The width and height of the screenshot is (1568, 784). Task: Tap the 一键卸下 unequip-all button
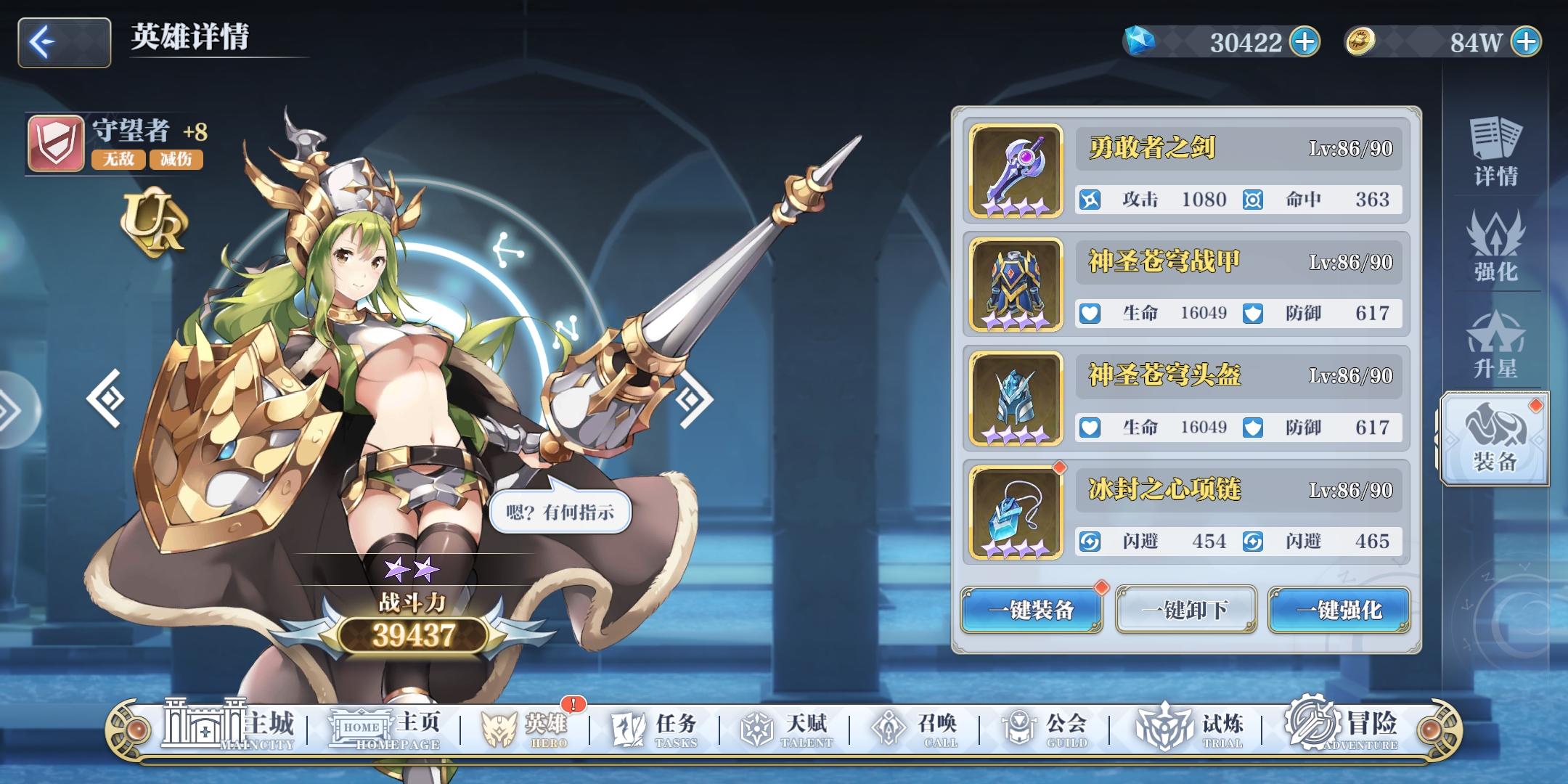pyautogui.click(x=1185, y=611)
